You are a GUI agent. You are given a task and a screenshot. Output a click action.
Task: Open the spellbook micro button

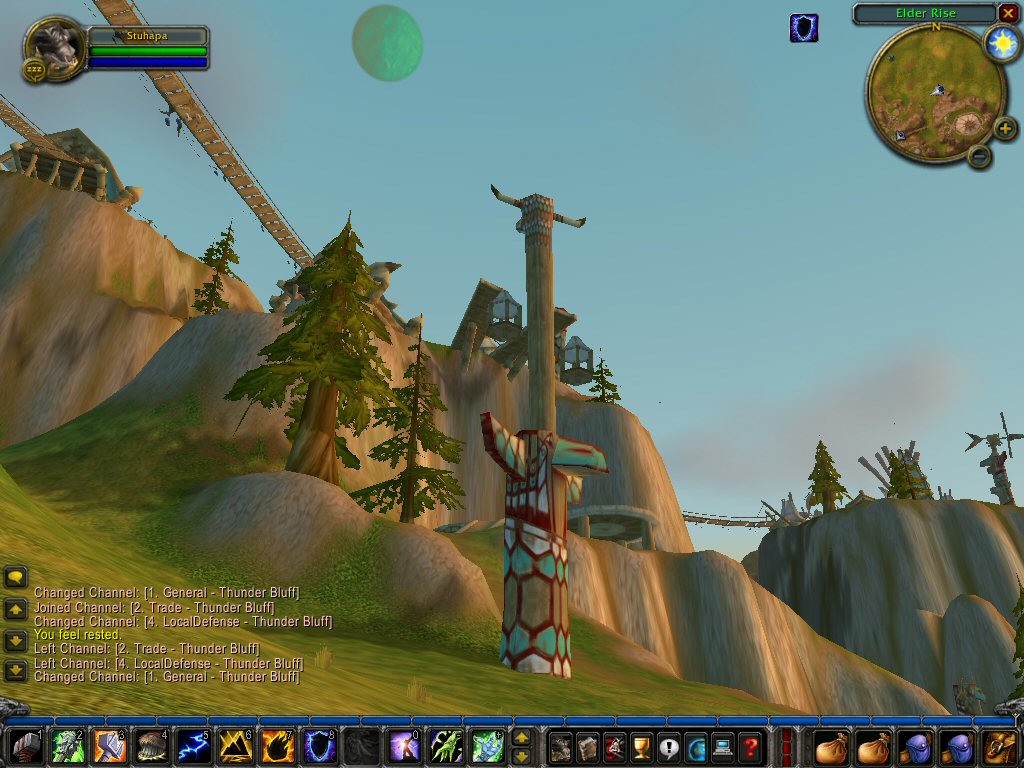click(587, 747)
